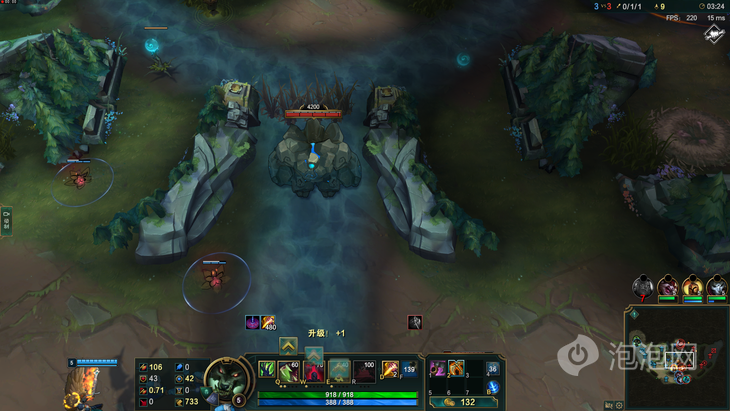Level up the W ability with its arrow
Image resolution: width=730 pixels, height=411 pixels.
pos(314,354)
